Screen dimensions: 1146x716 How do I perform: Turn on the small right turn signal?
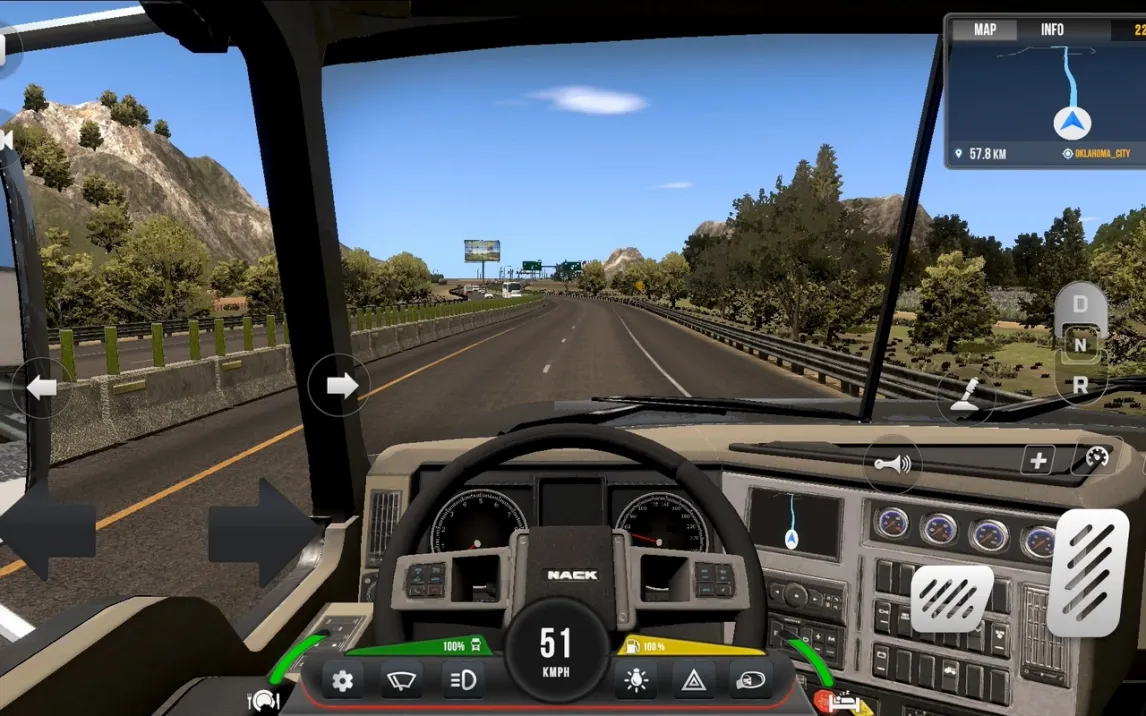[340, 385]
